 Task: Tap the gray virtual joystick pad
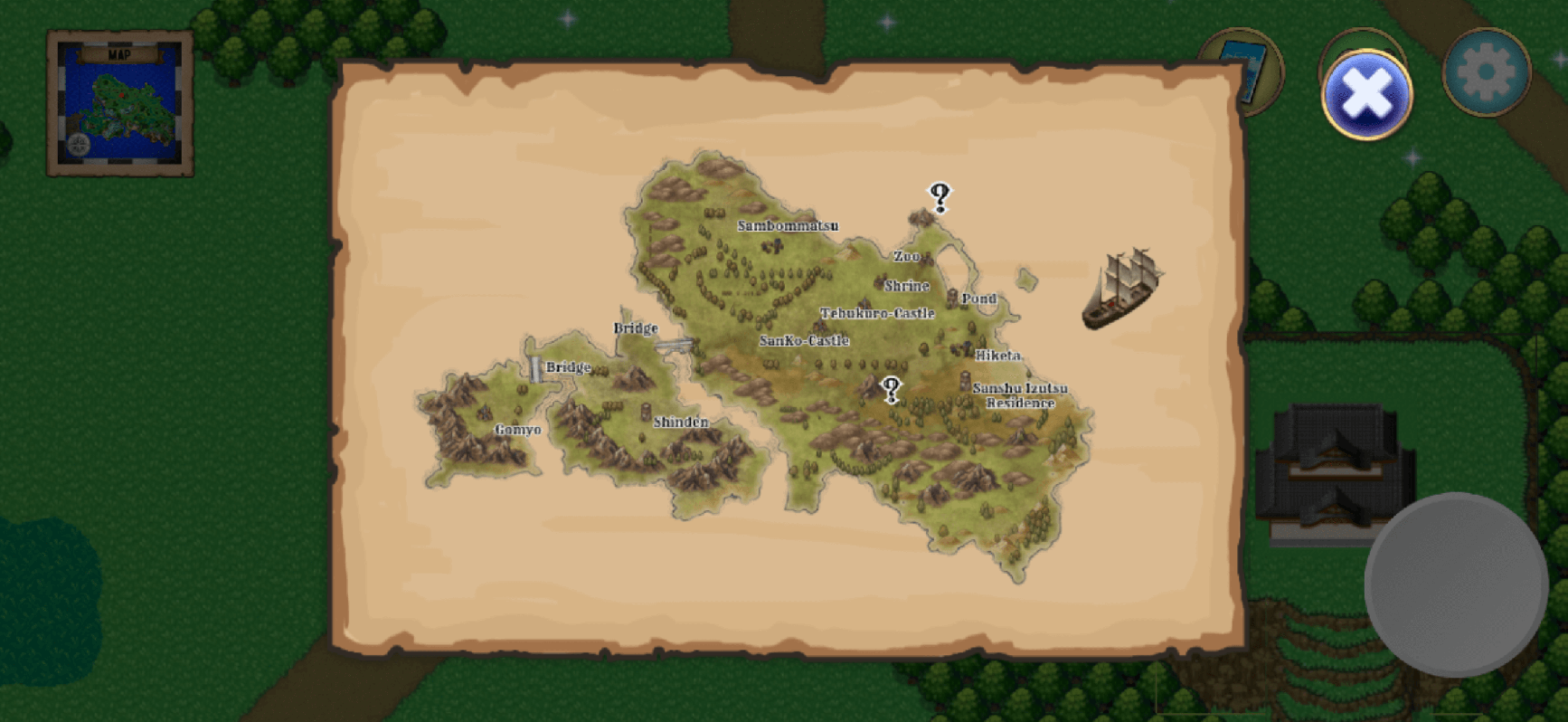(x=1455, y=584)
